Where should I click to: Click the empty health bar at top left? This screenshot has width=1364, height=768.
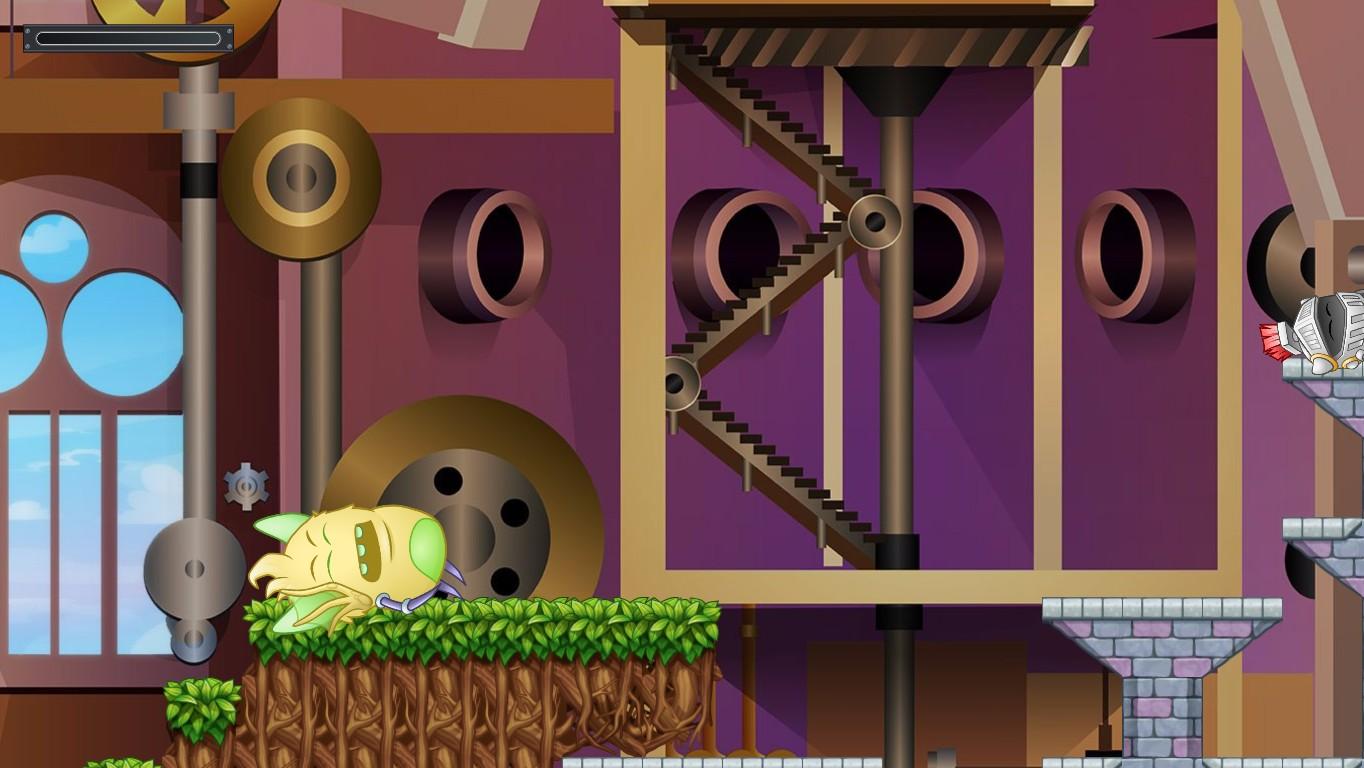(128, 38)
